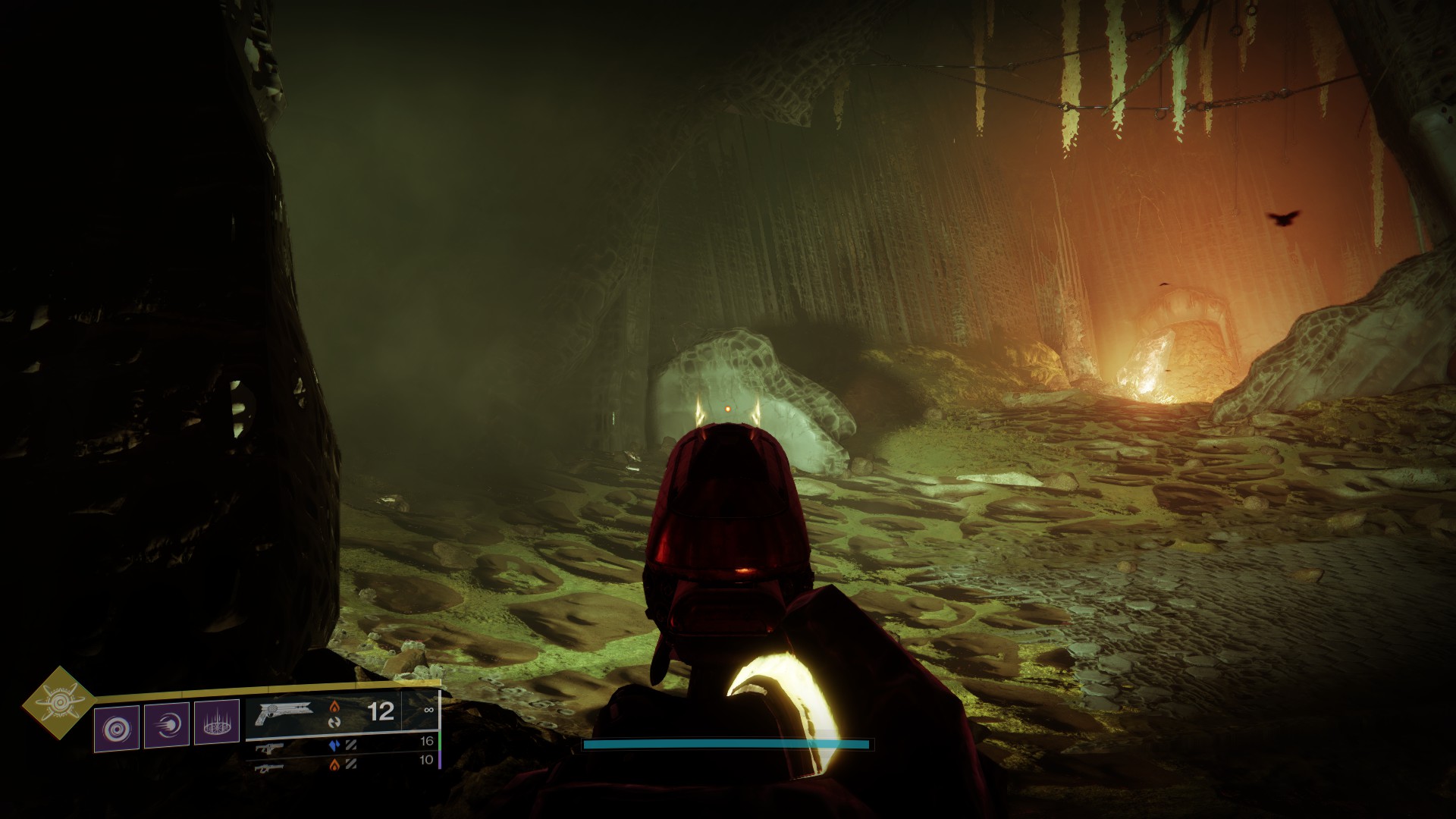The image size is (1456, 819).
Task: Select the vortex grenade ability icon
Action: (x=117, y=728)
